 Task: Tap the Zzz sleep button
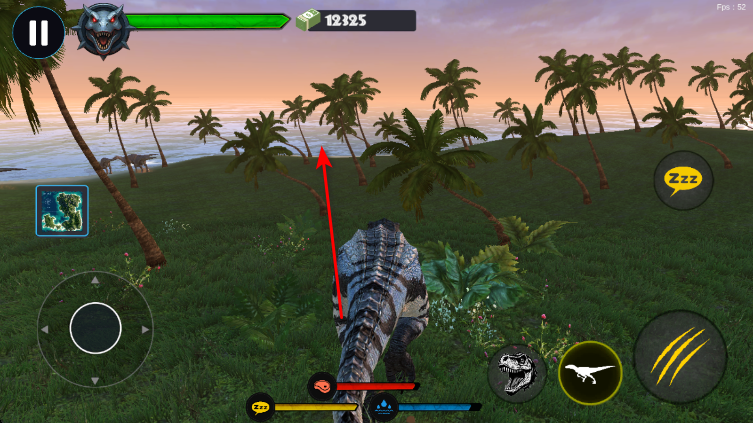[683, 181]
